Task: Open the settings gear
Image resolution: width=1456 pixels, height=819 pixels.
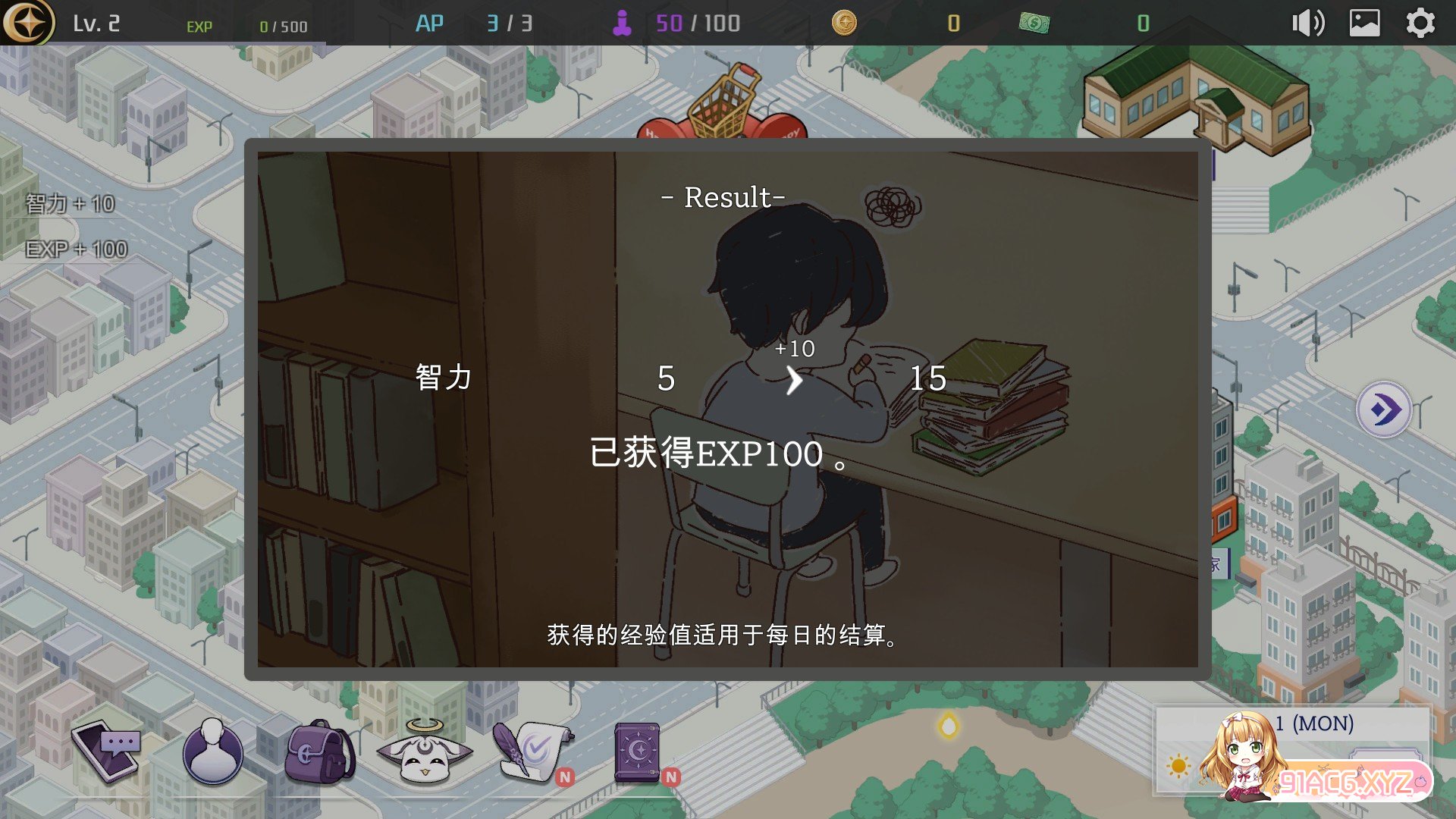Action: pyautogui.click(x=1420, y=24)
